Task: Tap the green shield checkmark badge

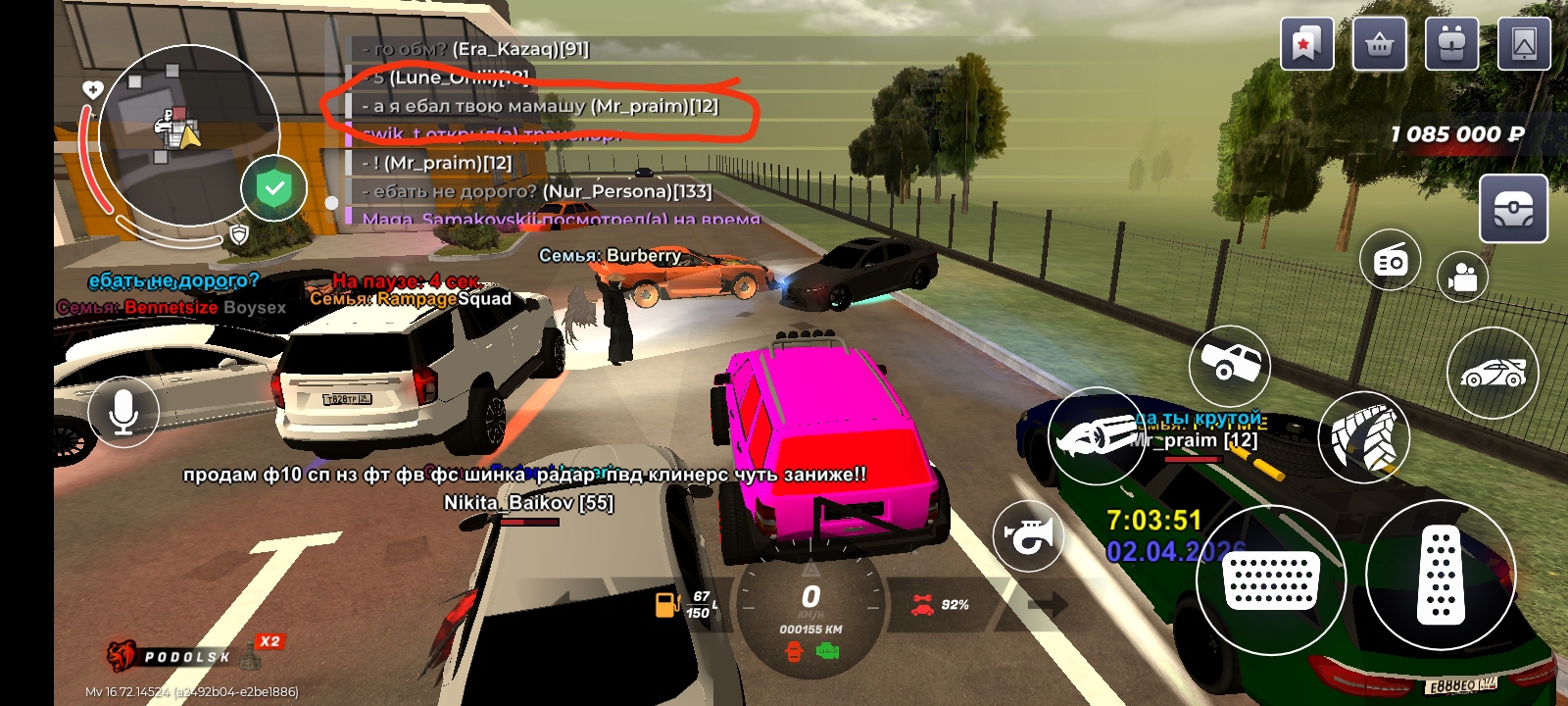Action: click(x=274, y=188)
